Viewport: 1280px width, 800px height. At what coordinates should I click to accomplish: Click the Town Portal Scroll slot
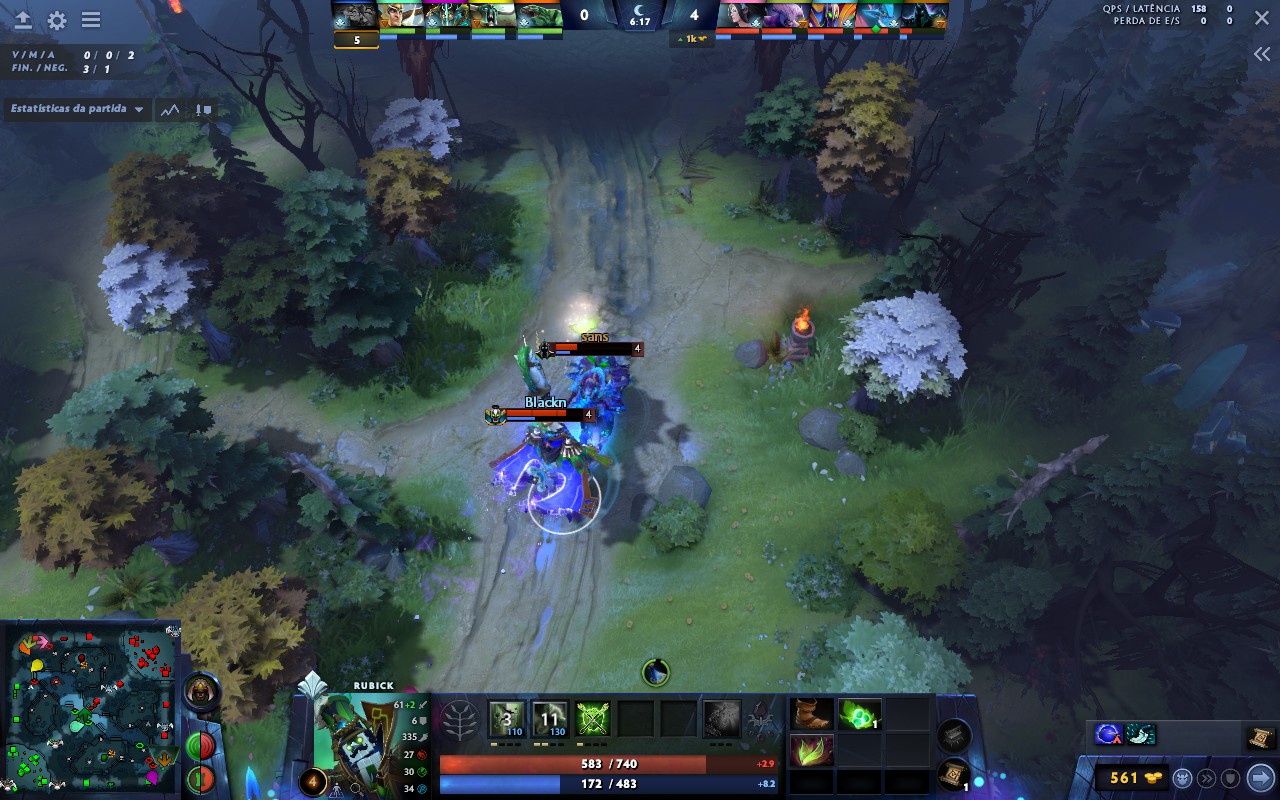(x=955, y=773)
